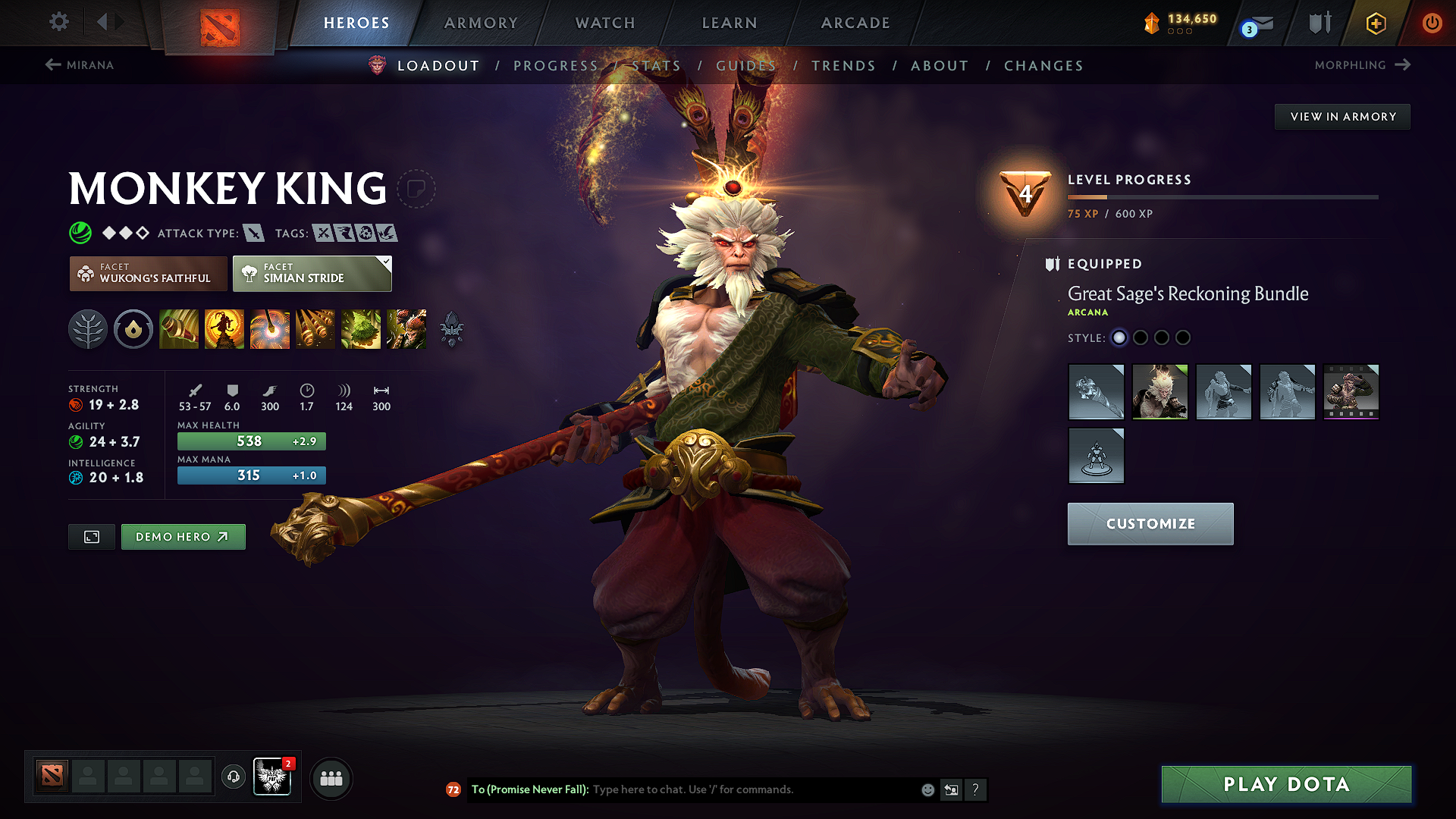Click the DEMO HERO button

(183, 537)
